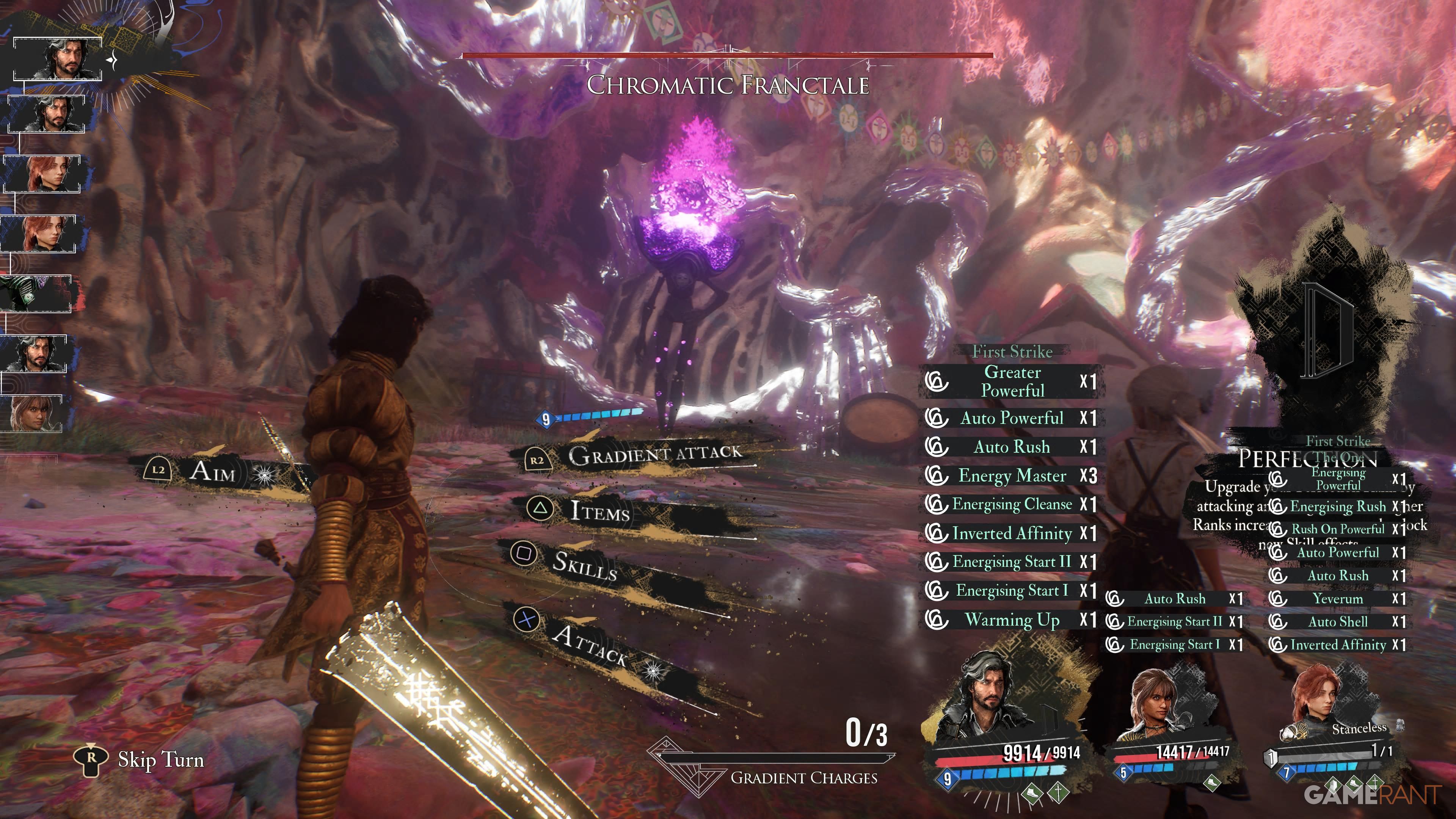Viewport: 1456px width, 819px height.
Task: Inspect the Rush On Powerful buff row
Action: point(1337,529)
